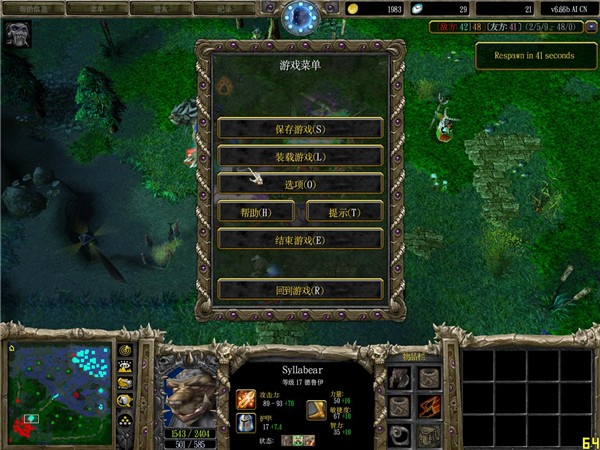Screen dimensions: 600x450
Task: Click the dead hero icon at top-left
Action: (17, 34)
